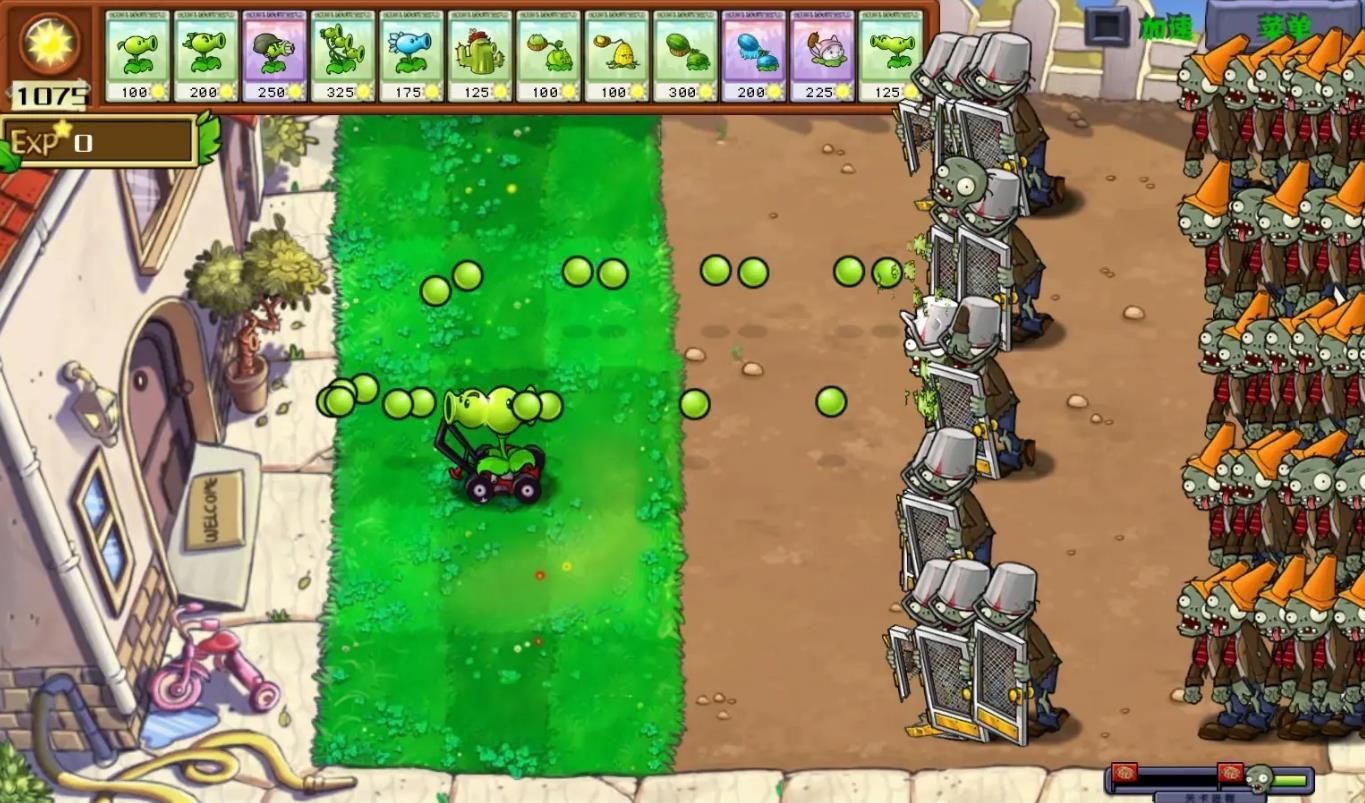Screen dimensions: 1365x803
Task: Select the Cabbage-pult seed card
Action: coord(548,56)
